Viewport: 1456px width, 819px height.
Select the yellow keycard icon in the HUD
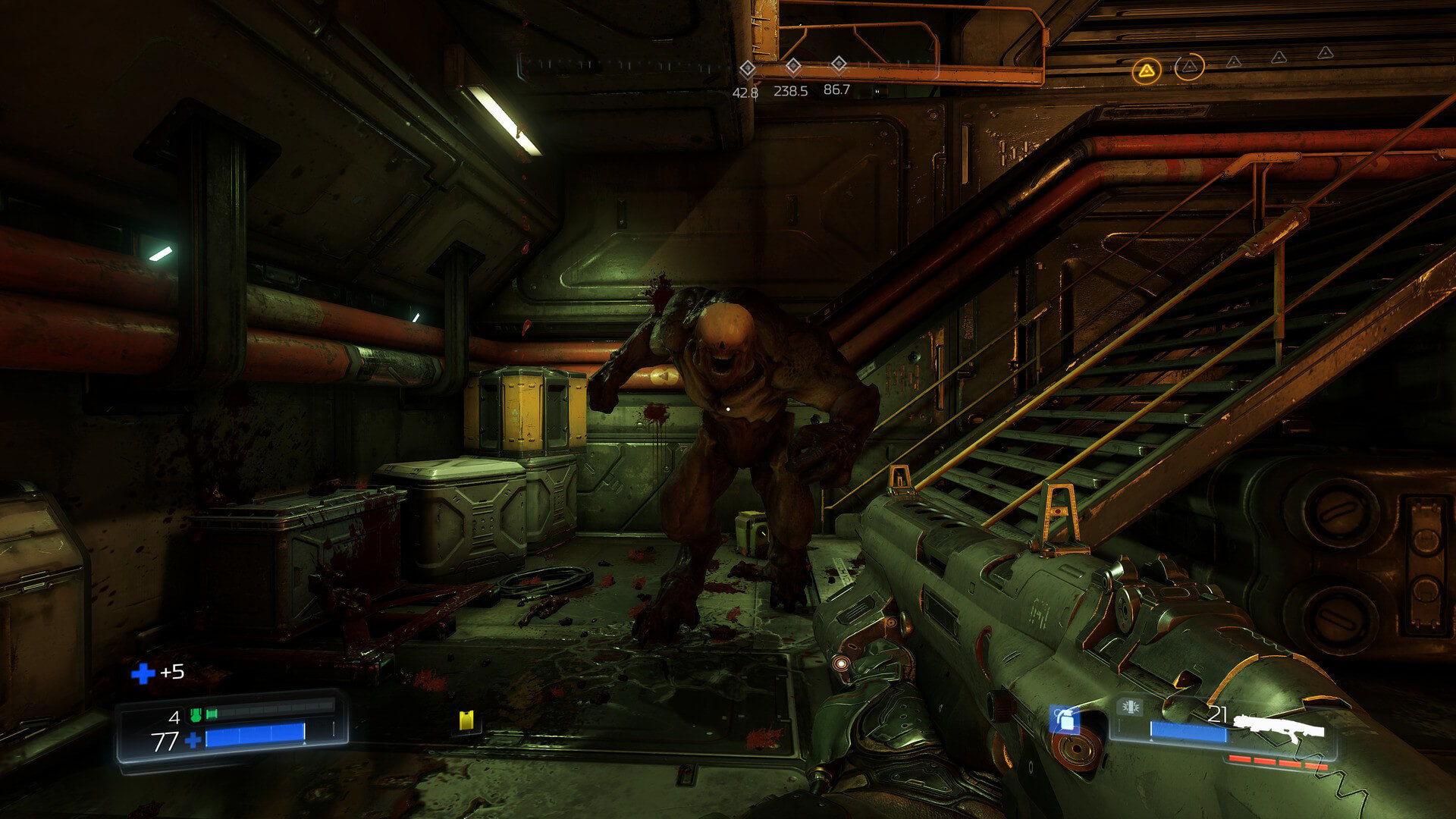tap(466, 722)
